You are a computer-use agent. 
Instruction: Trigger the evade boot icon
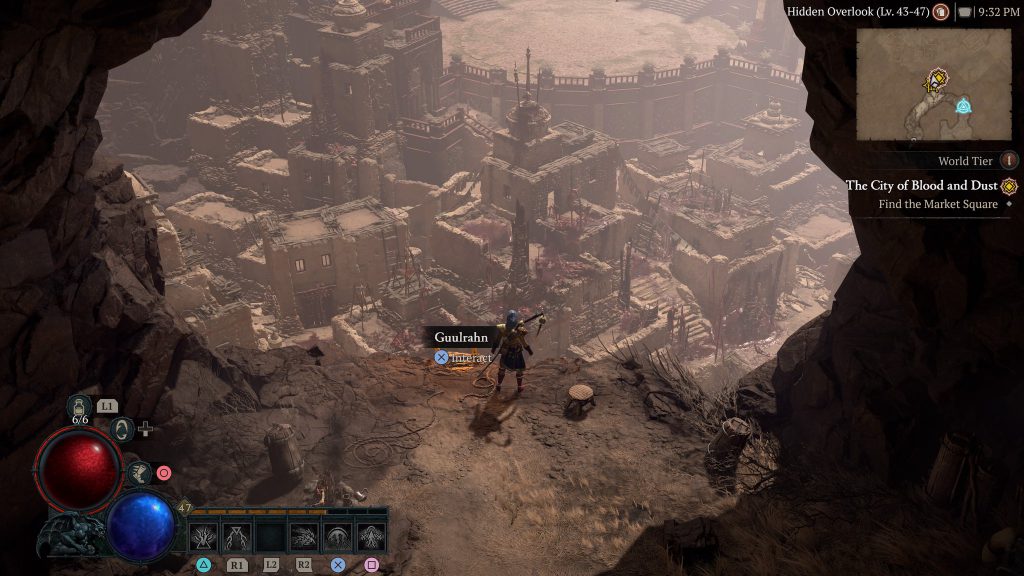141,472
